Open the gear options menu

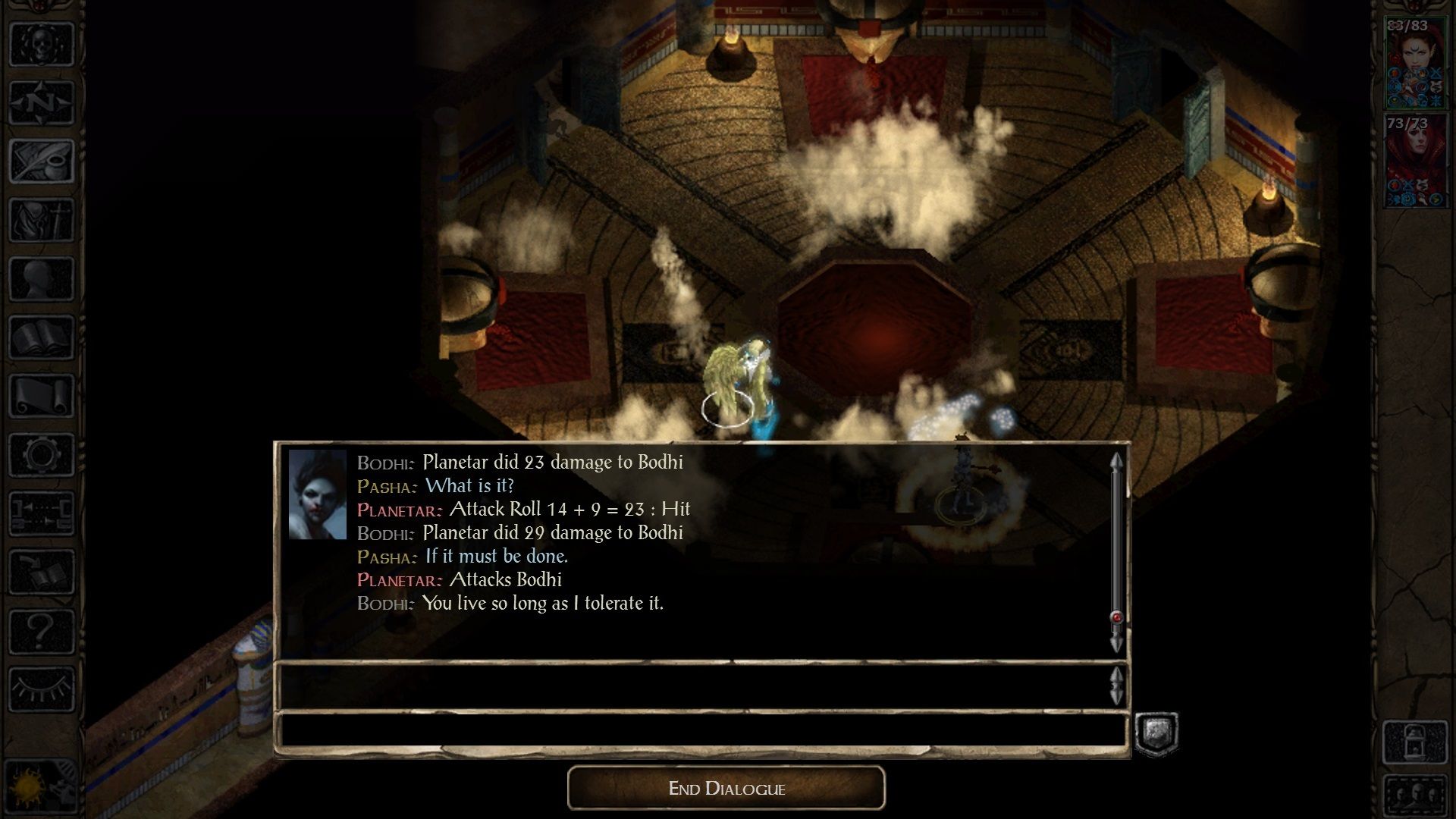pyautogui.click(x=42, y=455)
